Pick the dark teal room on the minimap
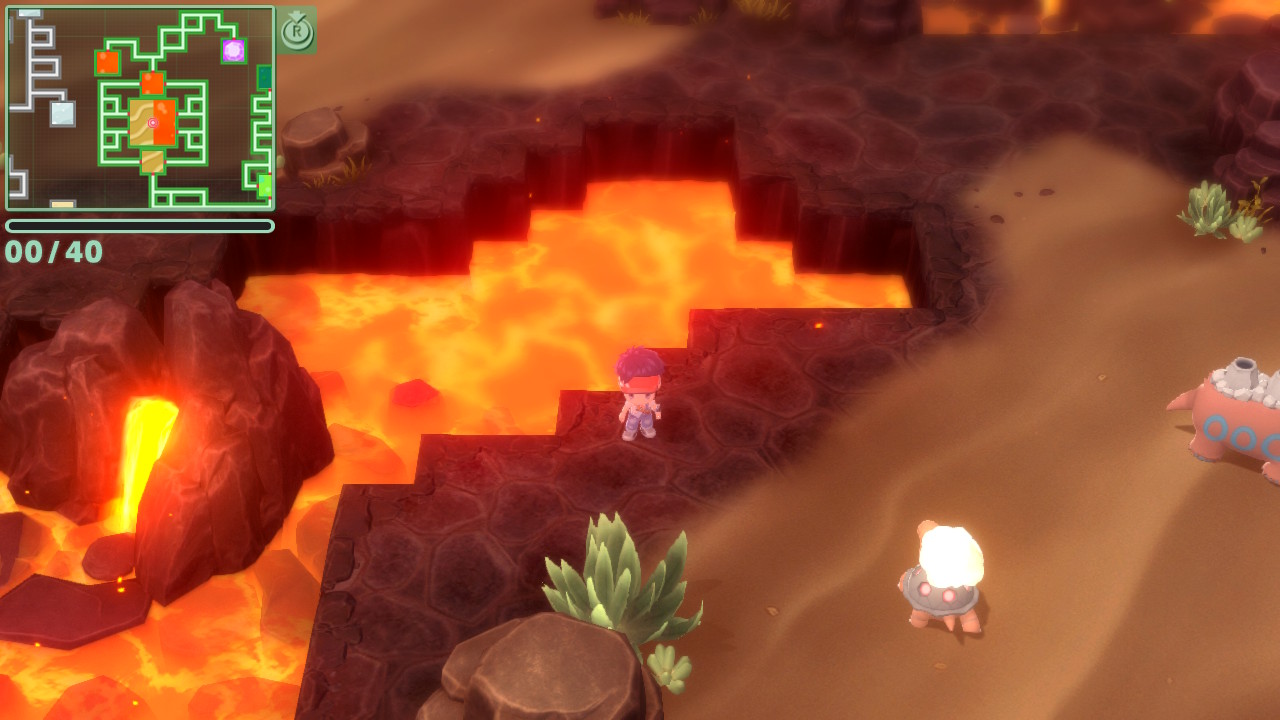 pyautogui.click(x=265, y=77)
